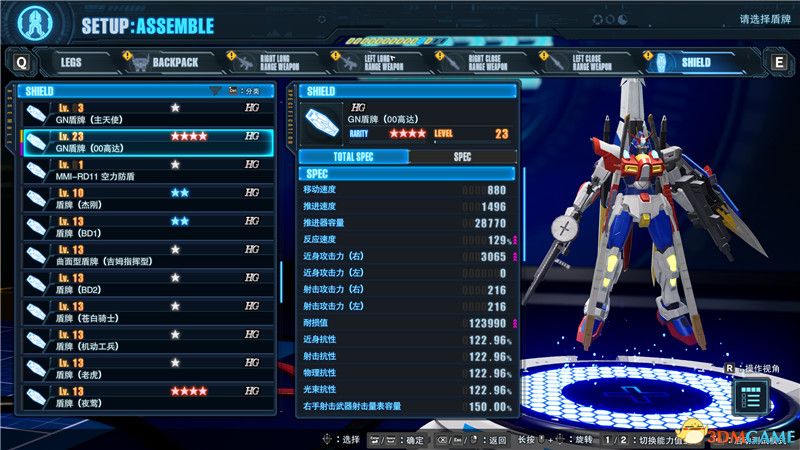Select the 盾牌 (老虎) shield row
The image size is (800, 450).
click(x=146, y=368)
